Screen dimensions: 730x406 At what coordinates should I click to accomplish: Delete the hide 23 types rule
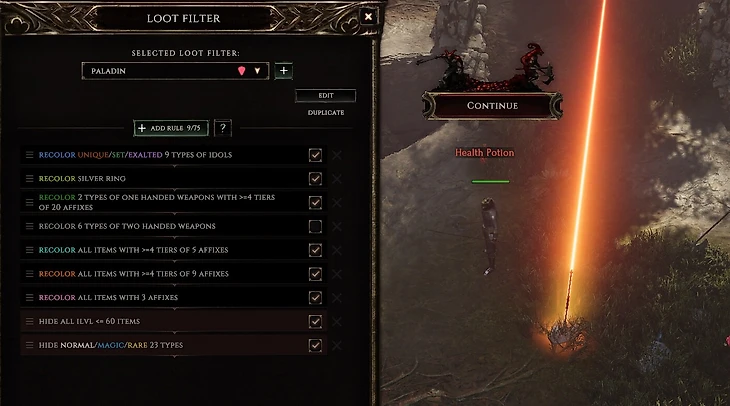point(337,346)
